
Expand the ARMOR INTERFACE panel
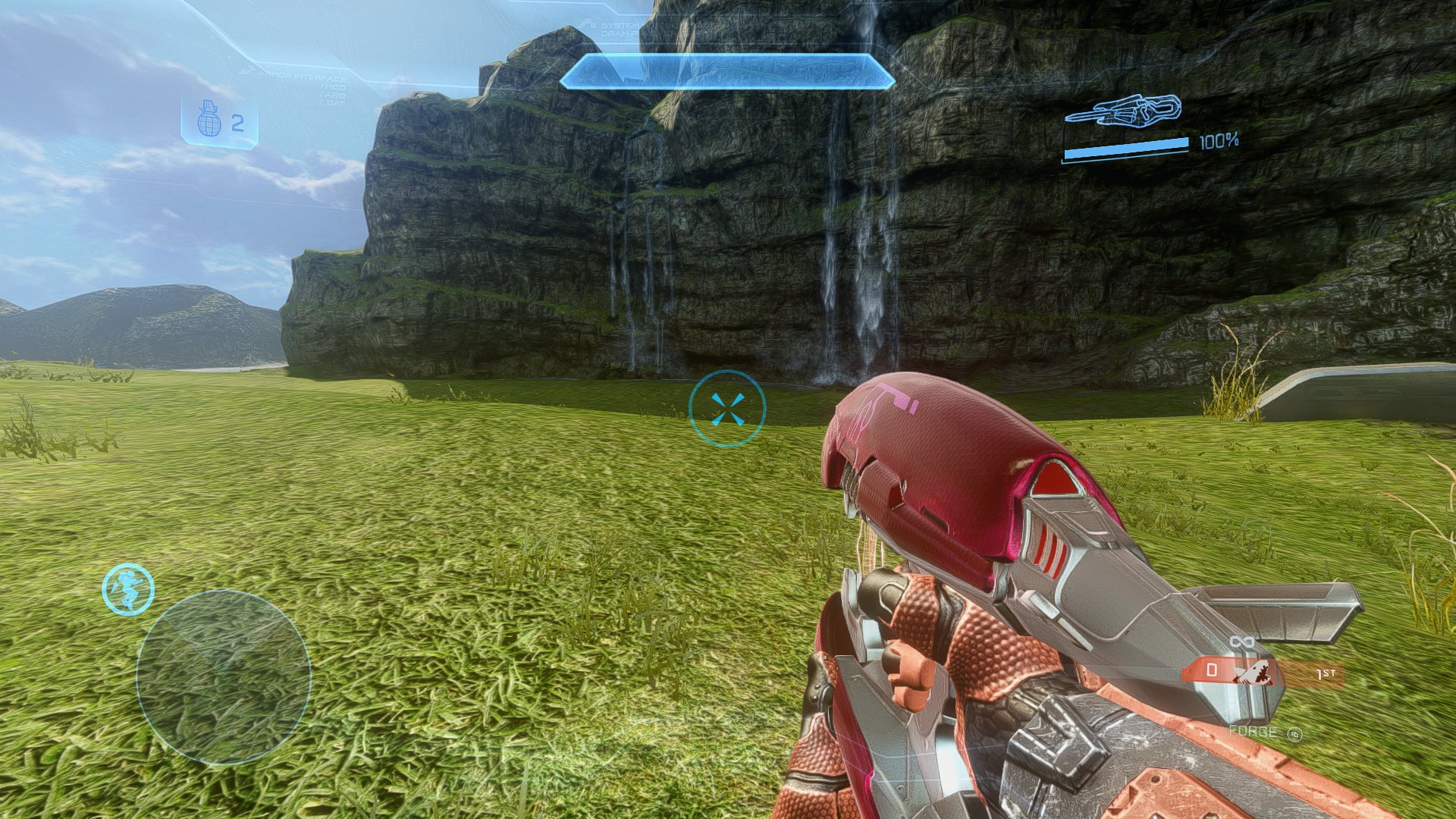pyautogui.click(x=303, y=75)
